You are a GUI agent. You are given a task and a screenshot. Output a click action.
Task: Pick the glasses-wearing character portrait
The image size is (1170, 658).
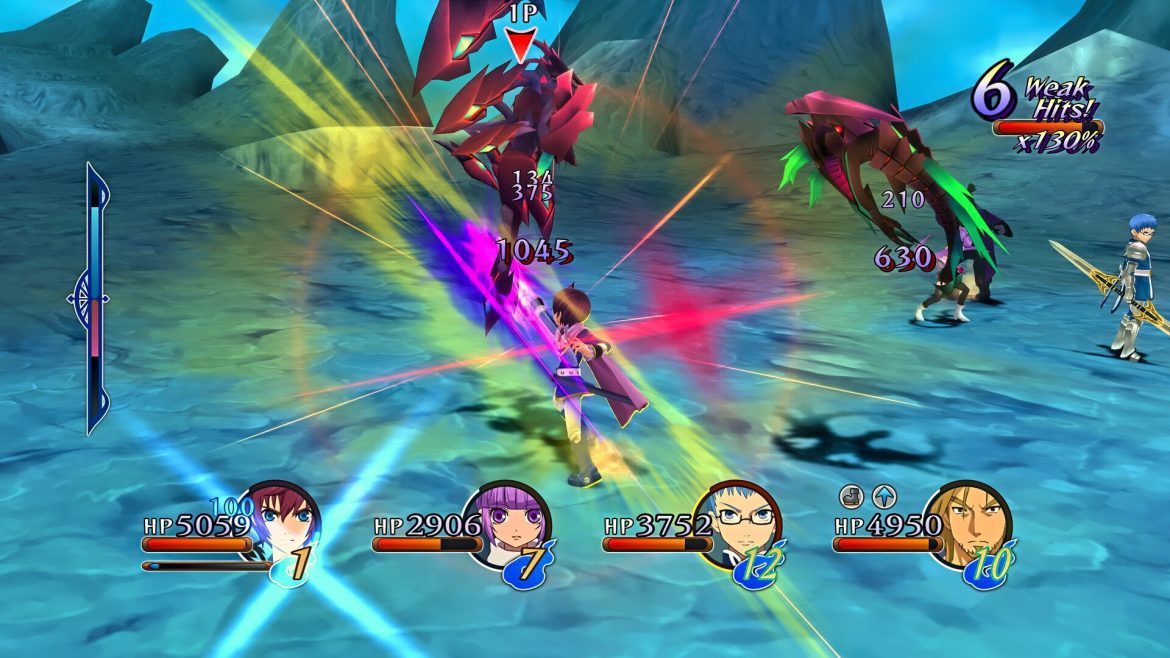[745, 522]
